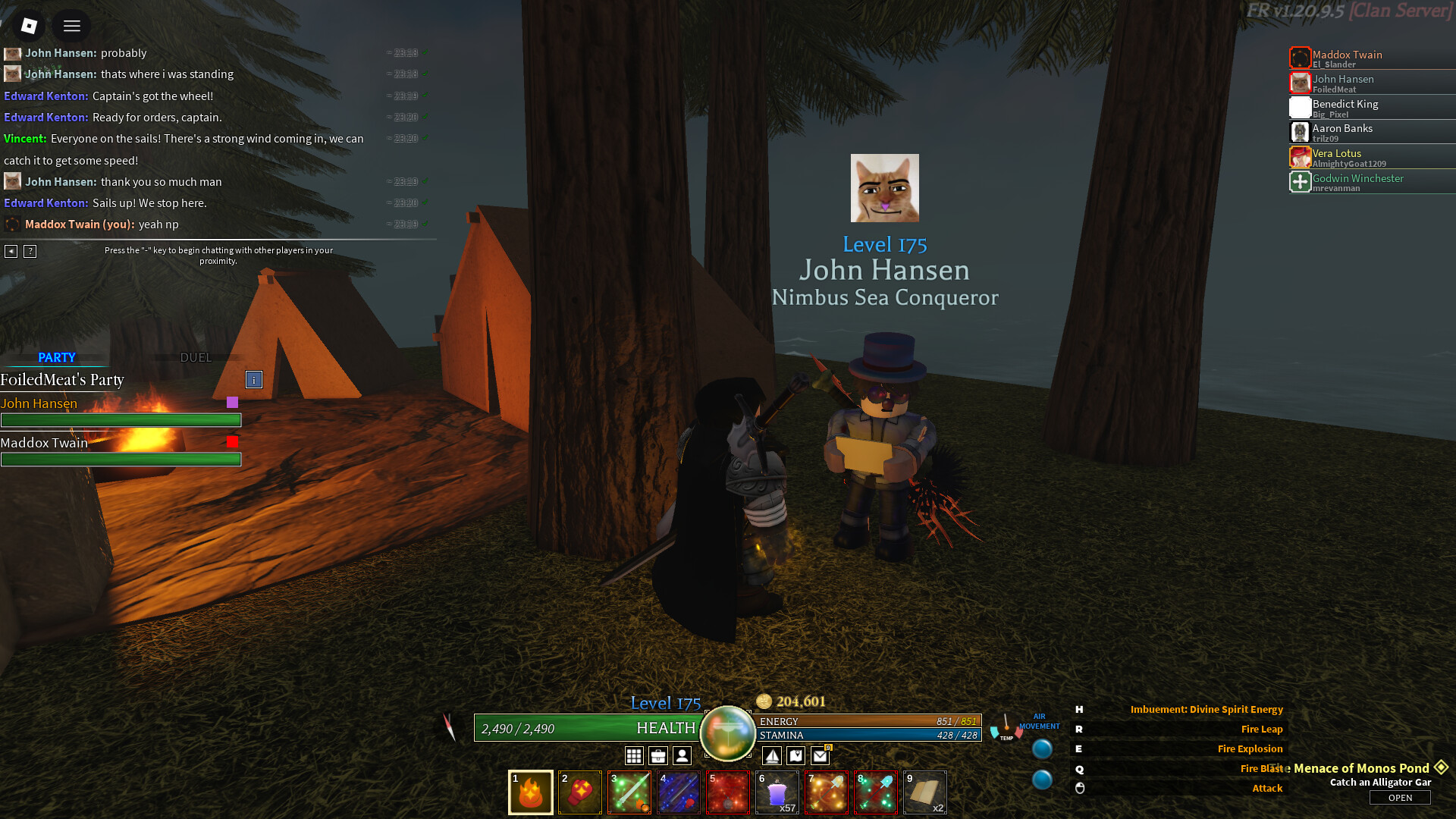
Task: Click OPEN on the Monos Pond quest
Action: pyautogui.click(x=1400, y=797)
